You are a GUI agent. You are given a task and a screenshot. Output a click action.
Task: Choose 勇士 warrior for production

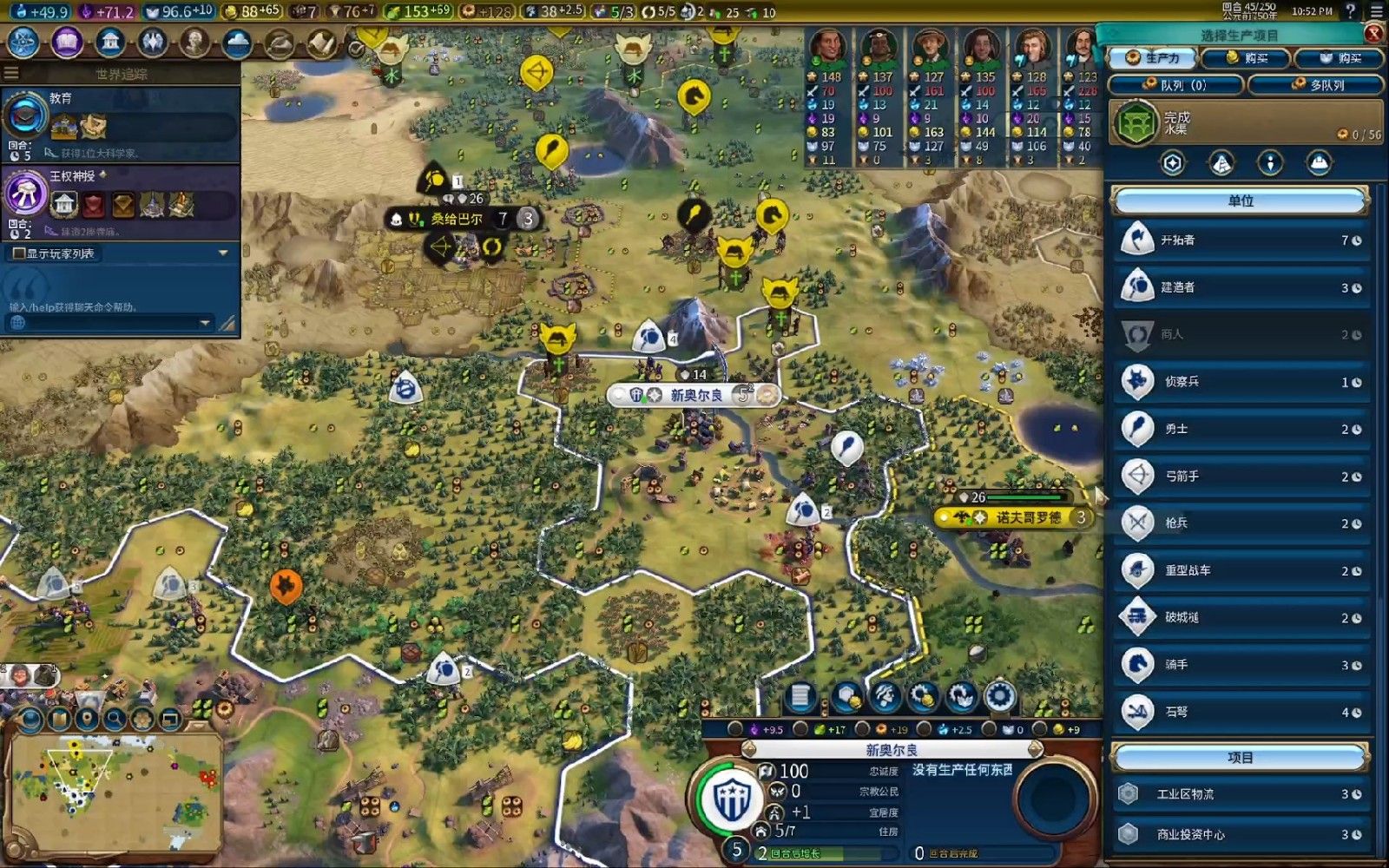point(1241,429)
